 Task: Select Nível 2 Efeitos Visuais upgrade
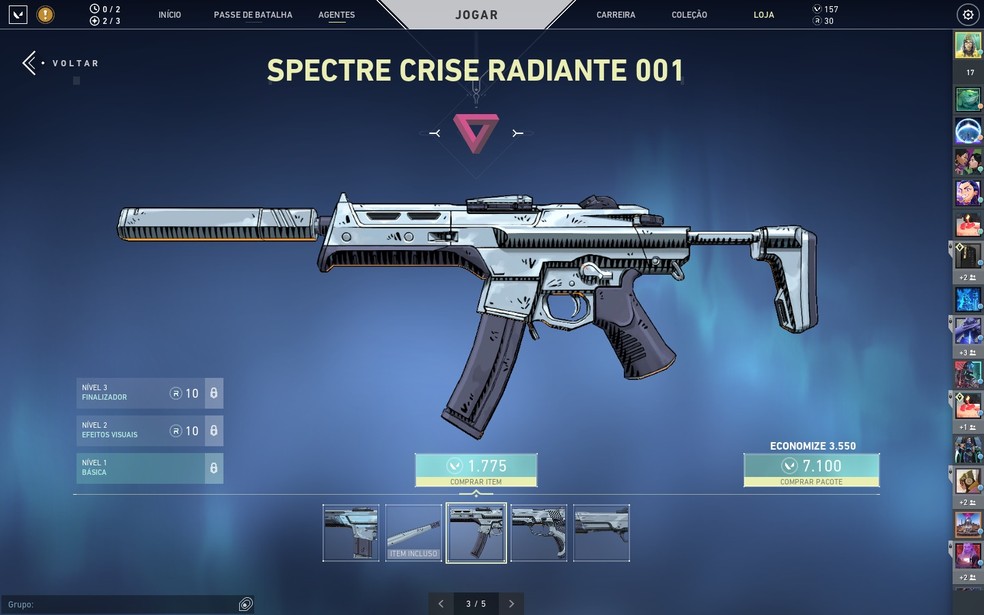coord(149,431)
